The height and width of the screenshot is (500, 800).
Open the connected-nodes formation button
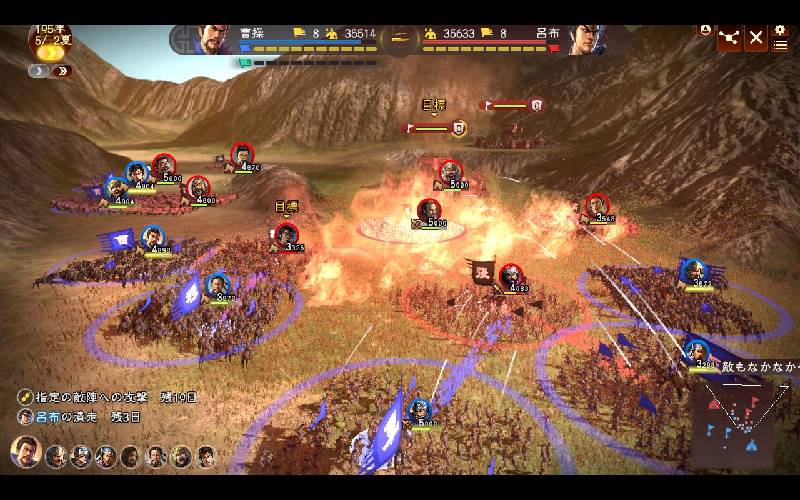729,38
